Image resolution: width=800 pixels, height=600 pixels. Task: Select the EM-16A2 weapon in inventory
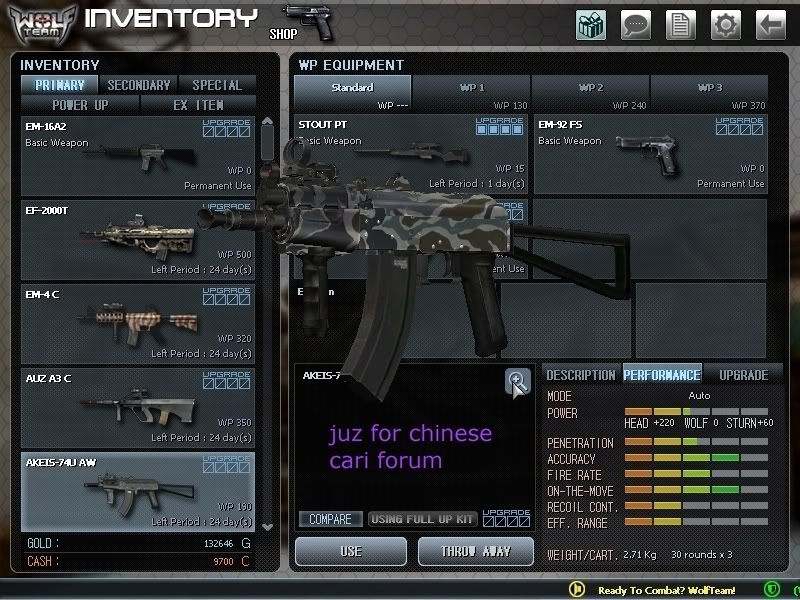click(x=138, y=155)
